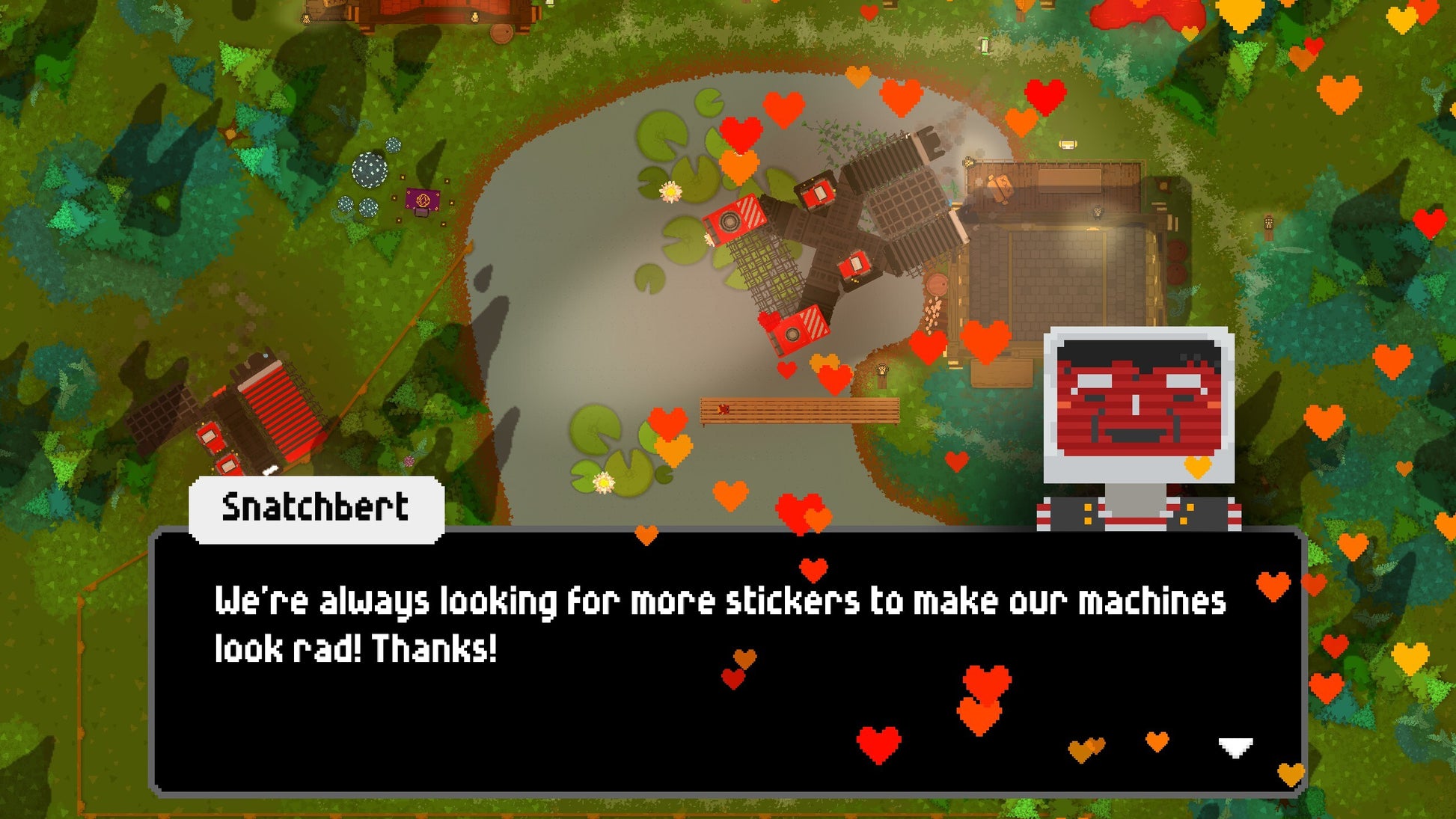Click the spotted blue mushroom cluster
Image resolution: width=1456 pixels, height=819 pixels.
tap(370, 168)
